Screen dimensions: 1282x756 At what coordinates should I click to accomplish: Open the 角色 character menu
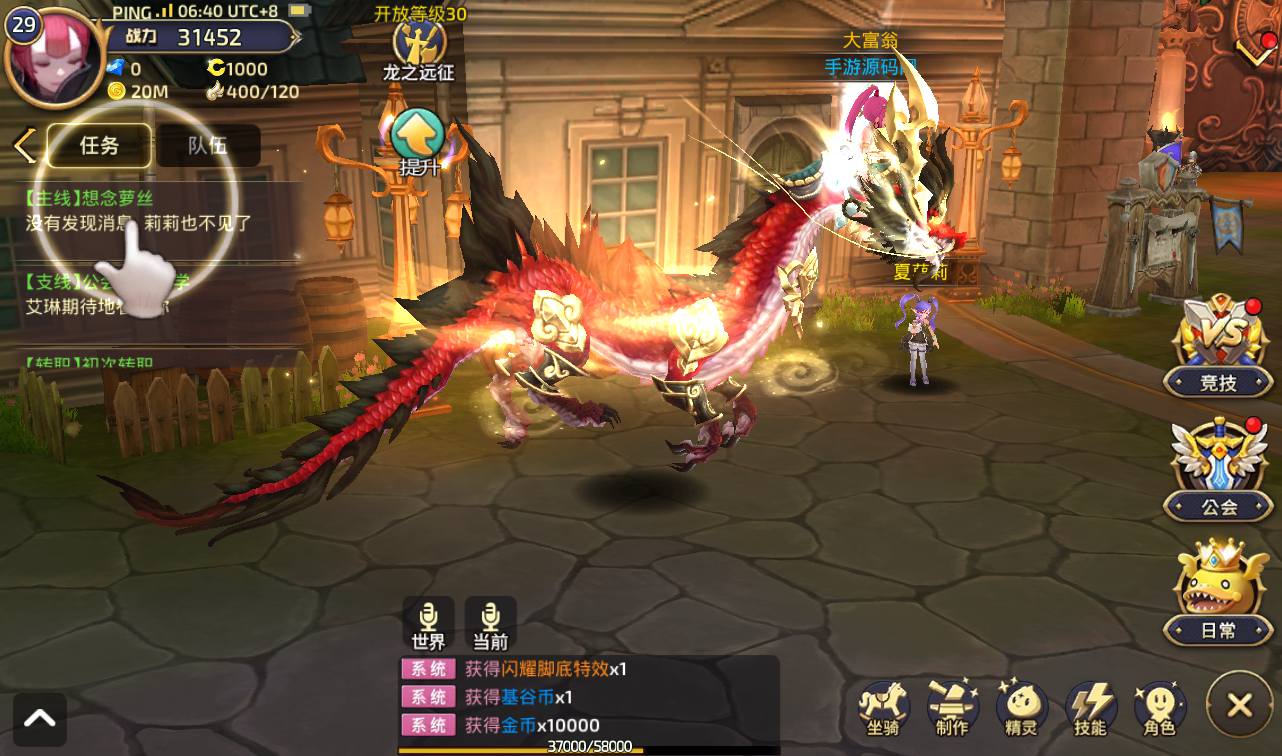point(1159,707)
